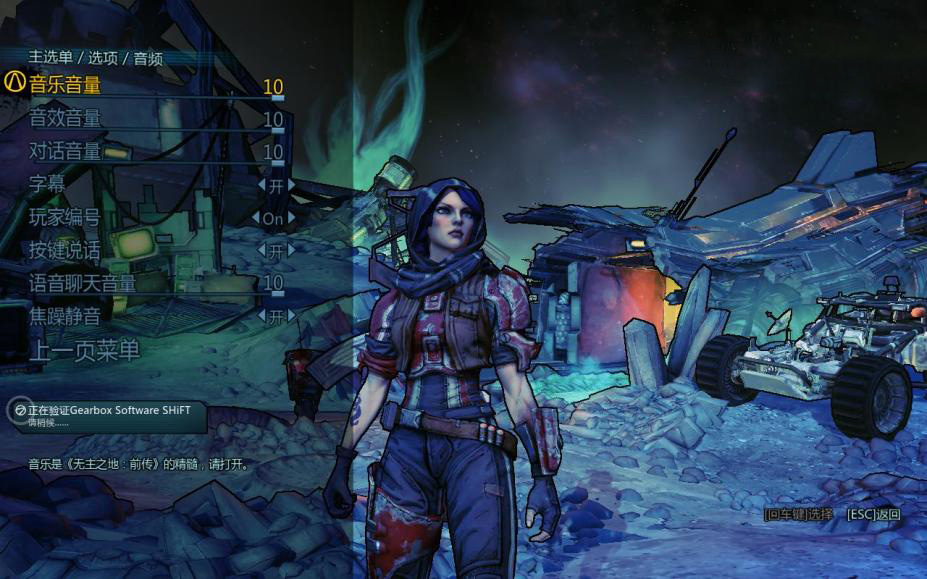Click the left arrow for 玩家编号

click(257, 218)
